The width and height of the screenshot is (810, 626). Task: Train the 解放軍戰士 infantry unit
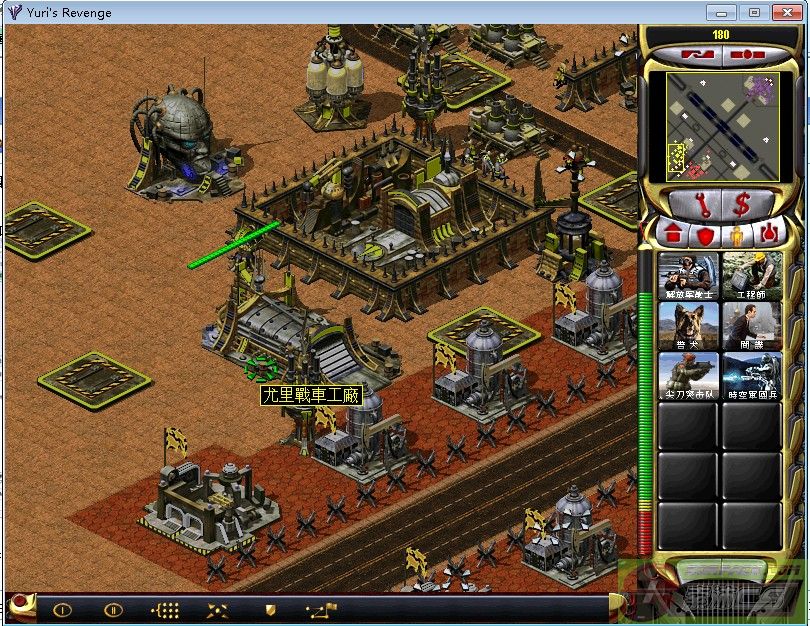[x=688, y=275]
